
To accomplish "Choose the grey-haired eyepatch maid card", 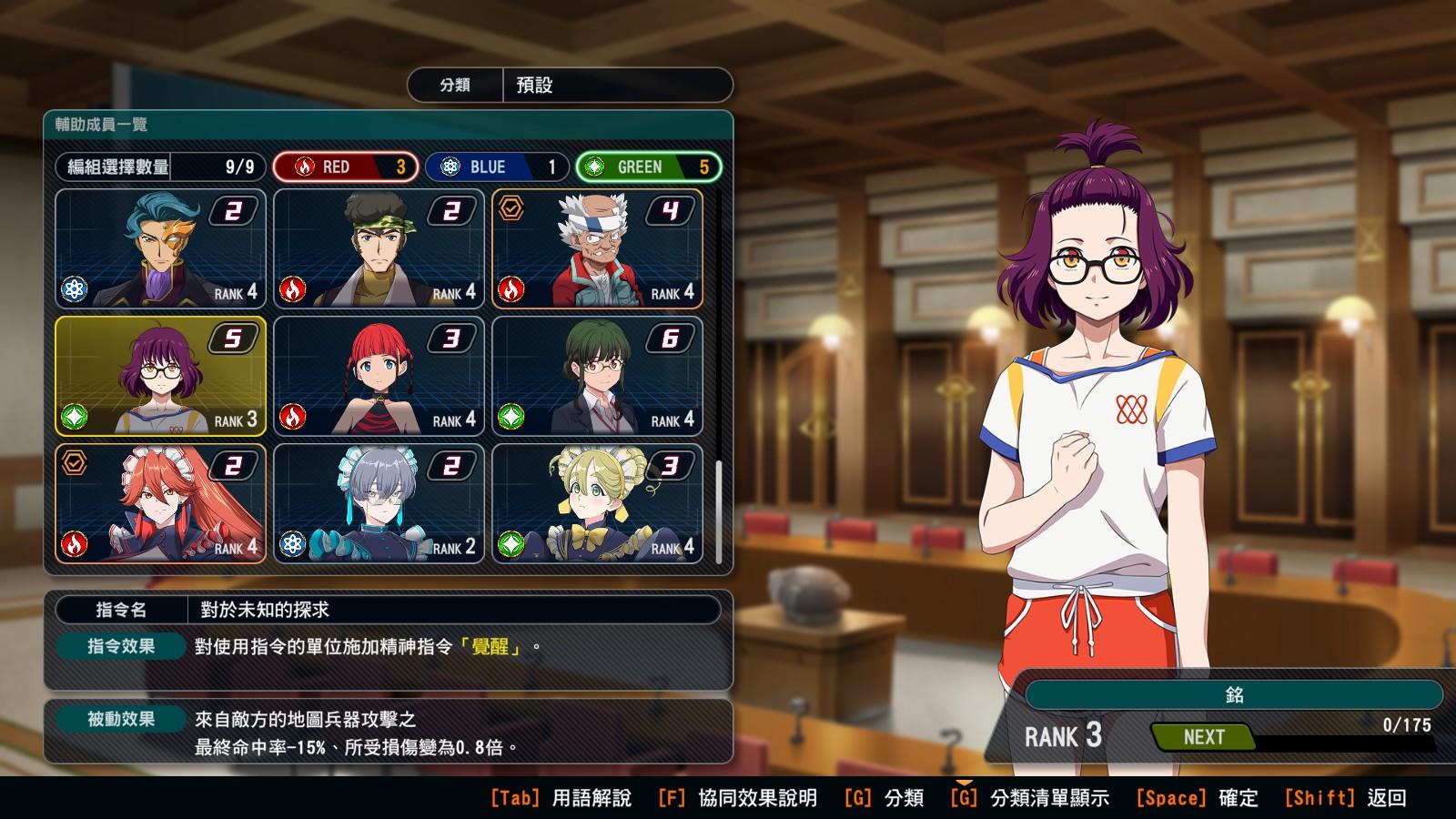I will 379,503.
